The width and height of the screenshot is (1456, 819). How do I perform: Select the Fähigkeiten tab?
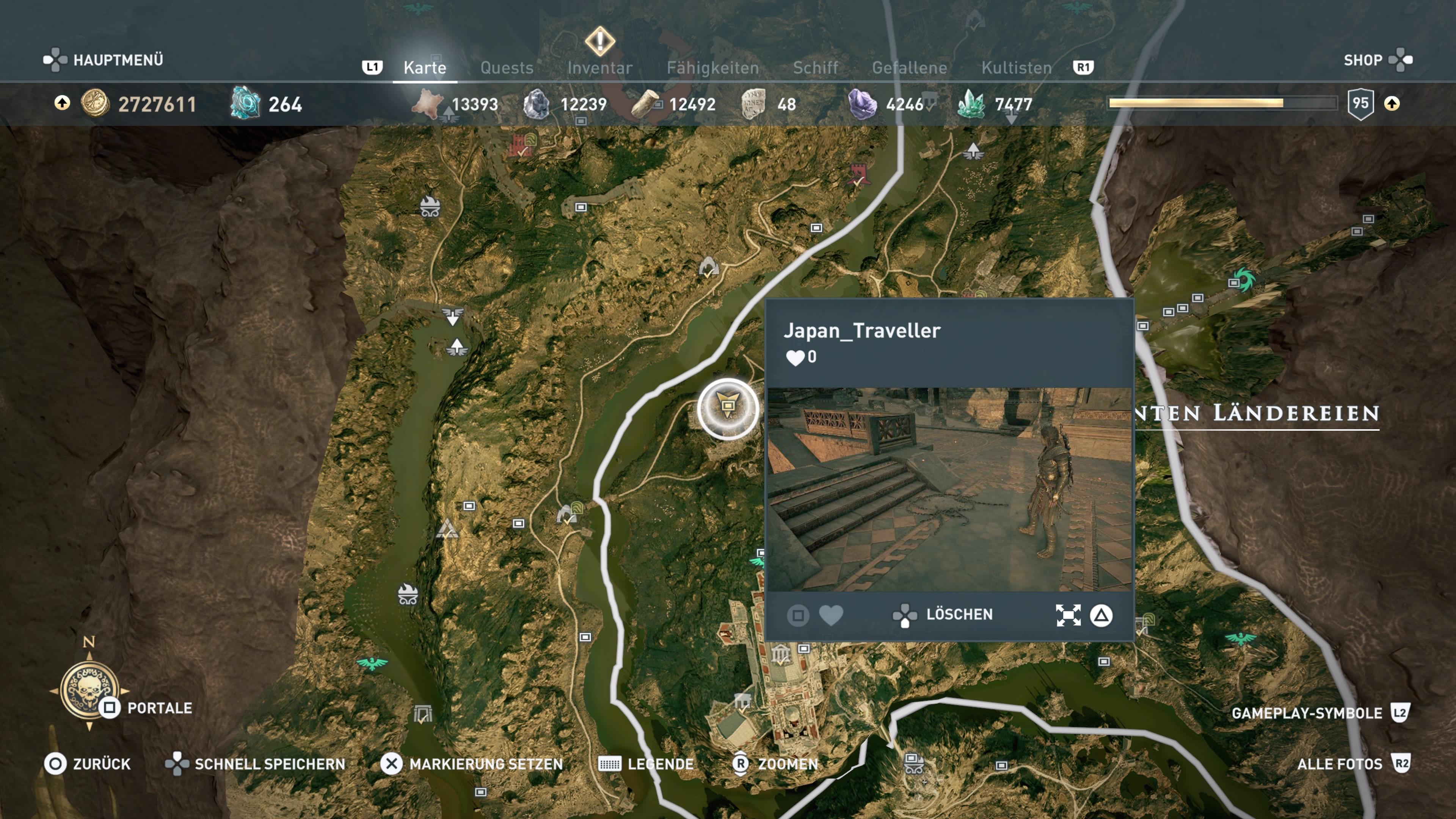(712, 68)
